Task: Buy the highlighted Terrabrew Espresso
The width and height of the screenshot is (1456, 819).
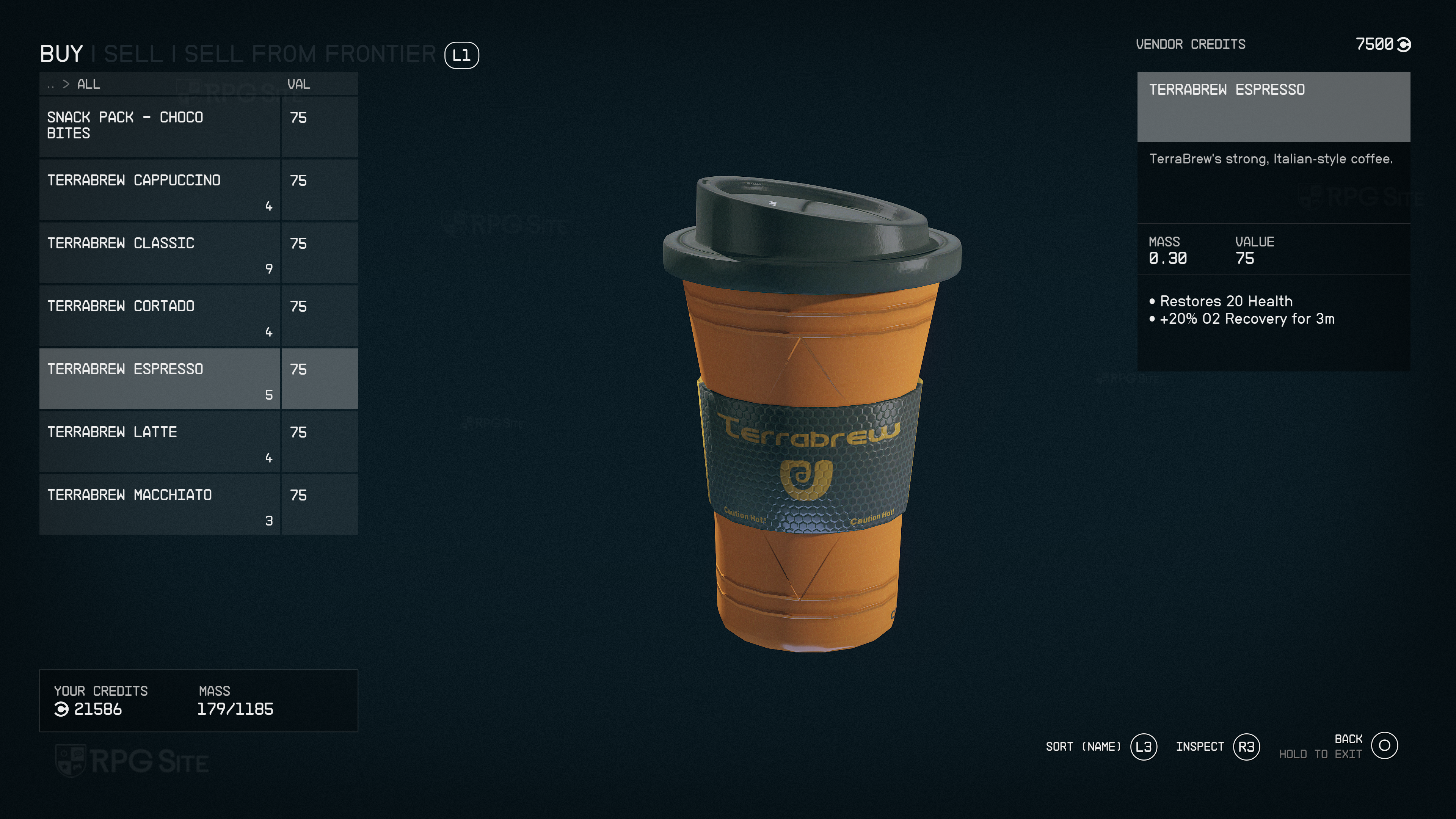Action: (159, 378)
